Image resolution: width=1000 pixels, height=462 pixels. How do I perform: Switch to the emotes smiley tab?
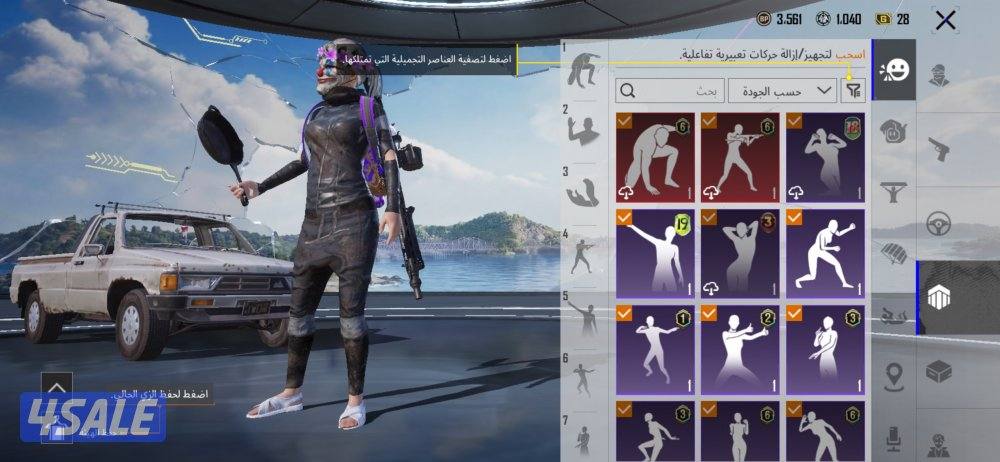tap(894, 70)
